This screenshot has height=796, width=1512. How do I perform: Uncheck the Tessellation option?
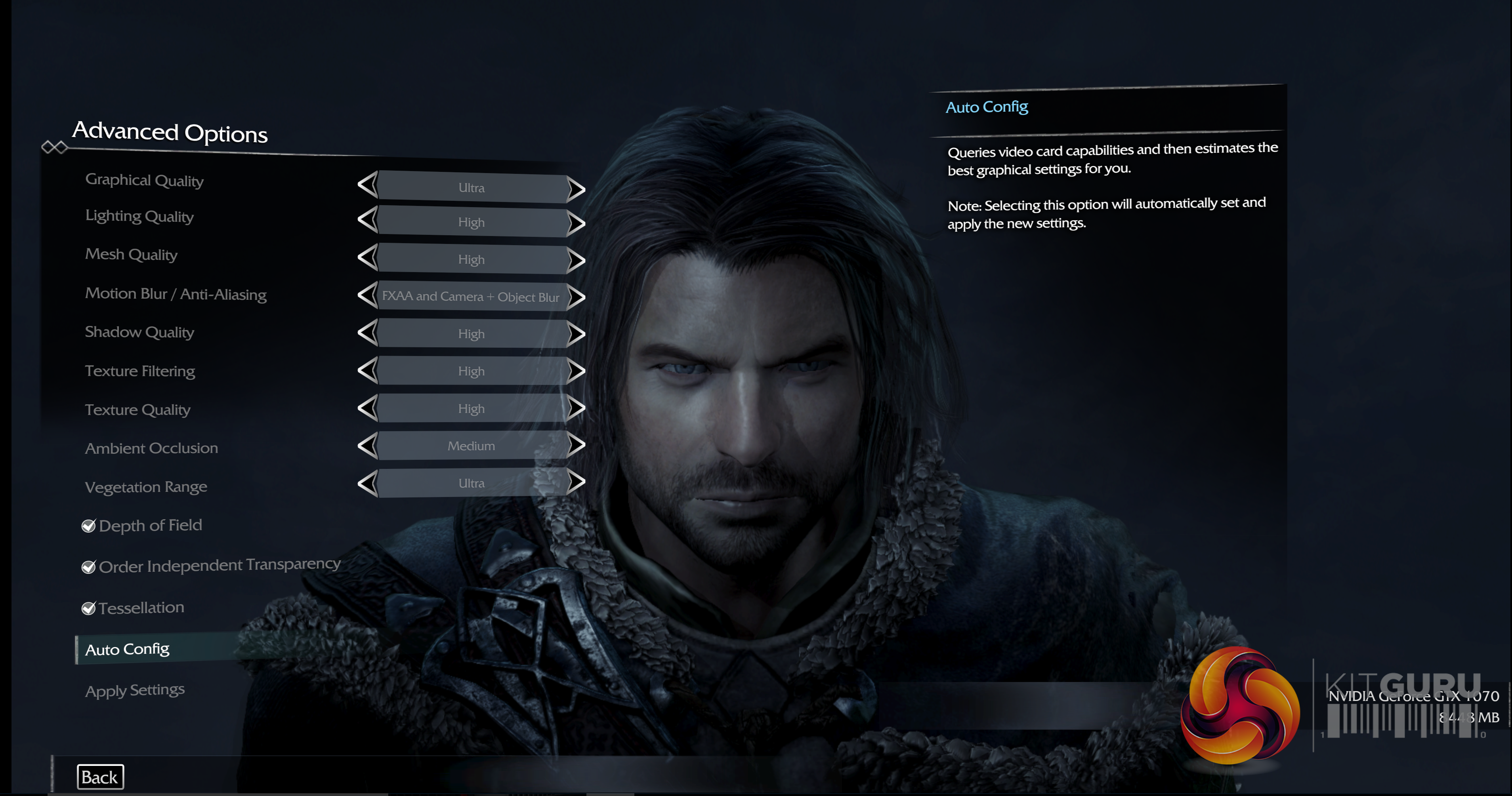(89, 608)
